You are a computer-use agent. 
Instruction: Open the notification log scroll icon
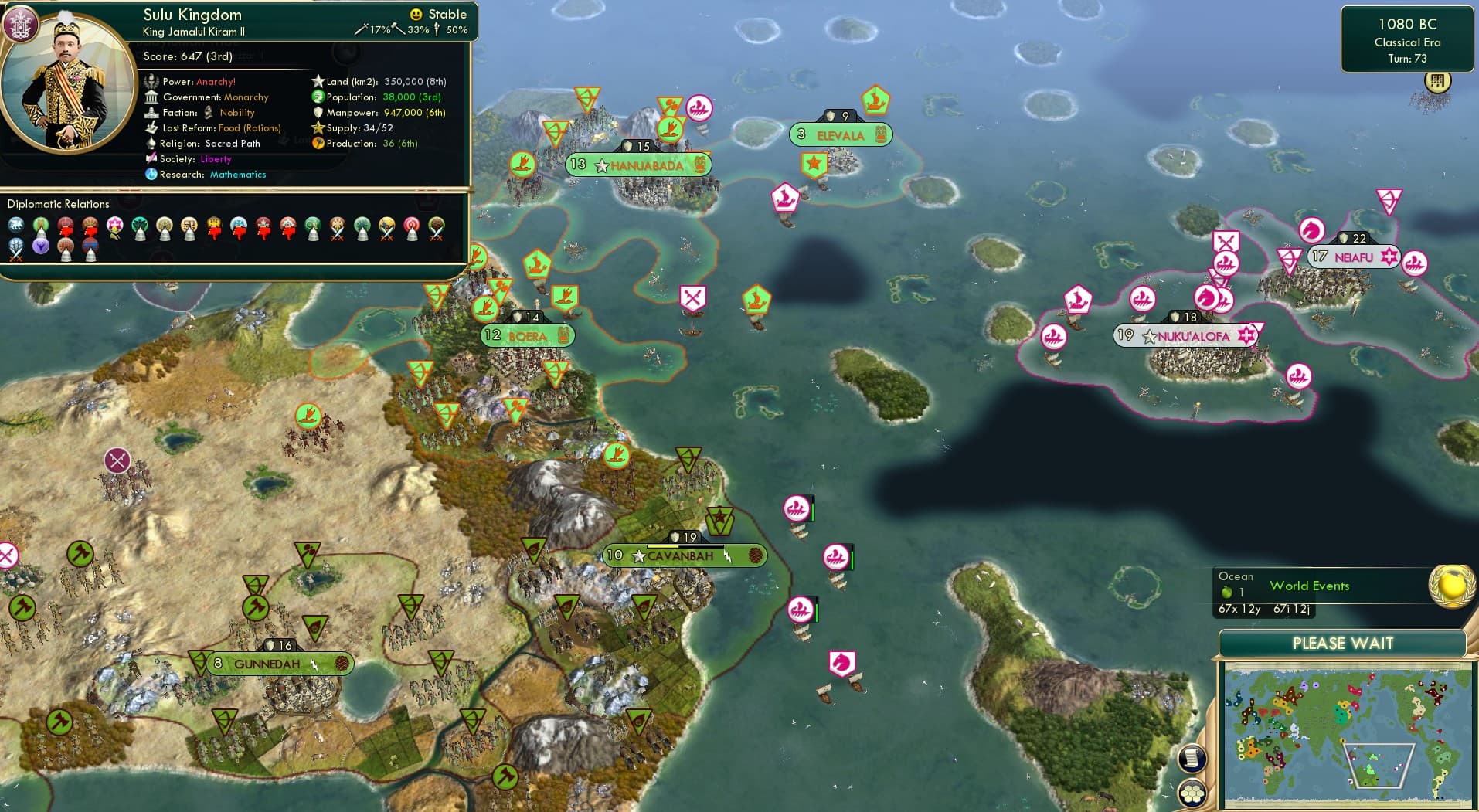point(1192,759)
